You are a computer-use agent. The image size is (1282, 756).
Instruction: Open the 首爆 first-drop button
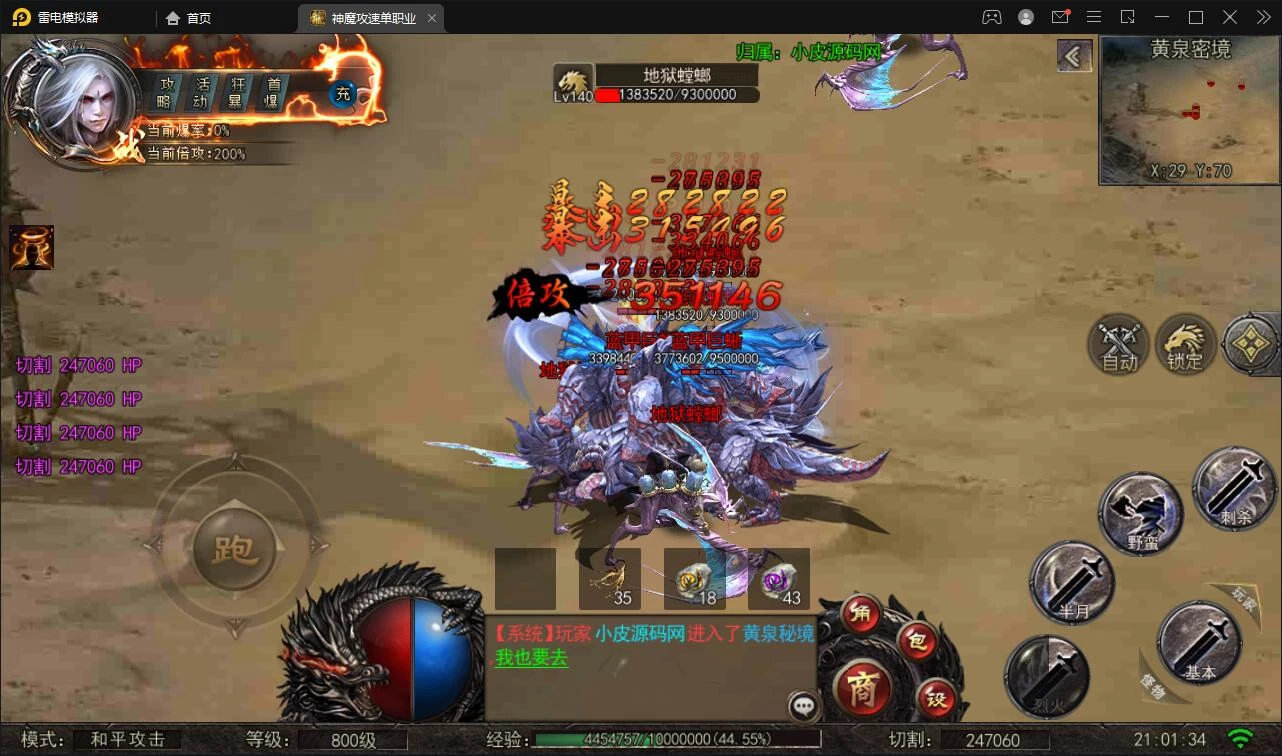coord(271,93)
